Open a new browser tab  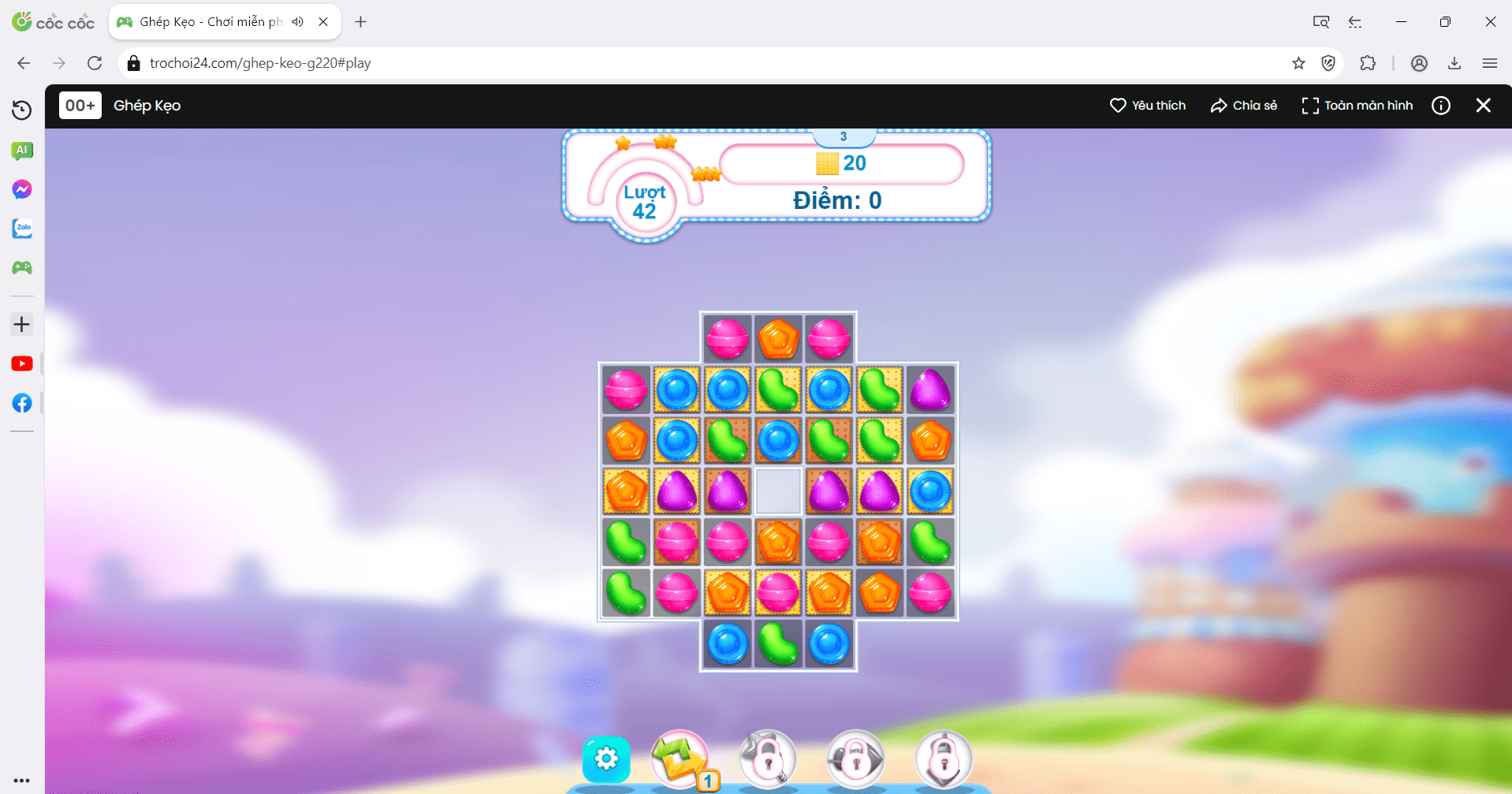(360, 21)
